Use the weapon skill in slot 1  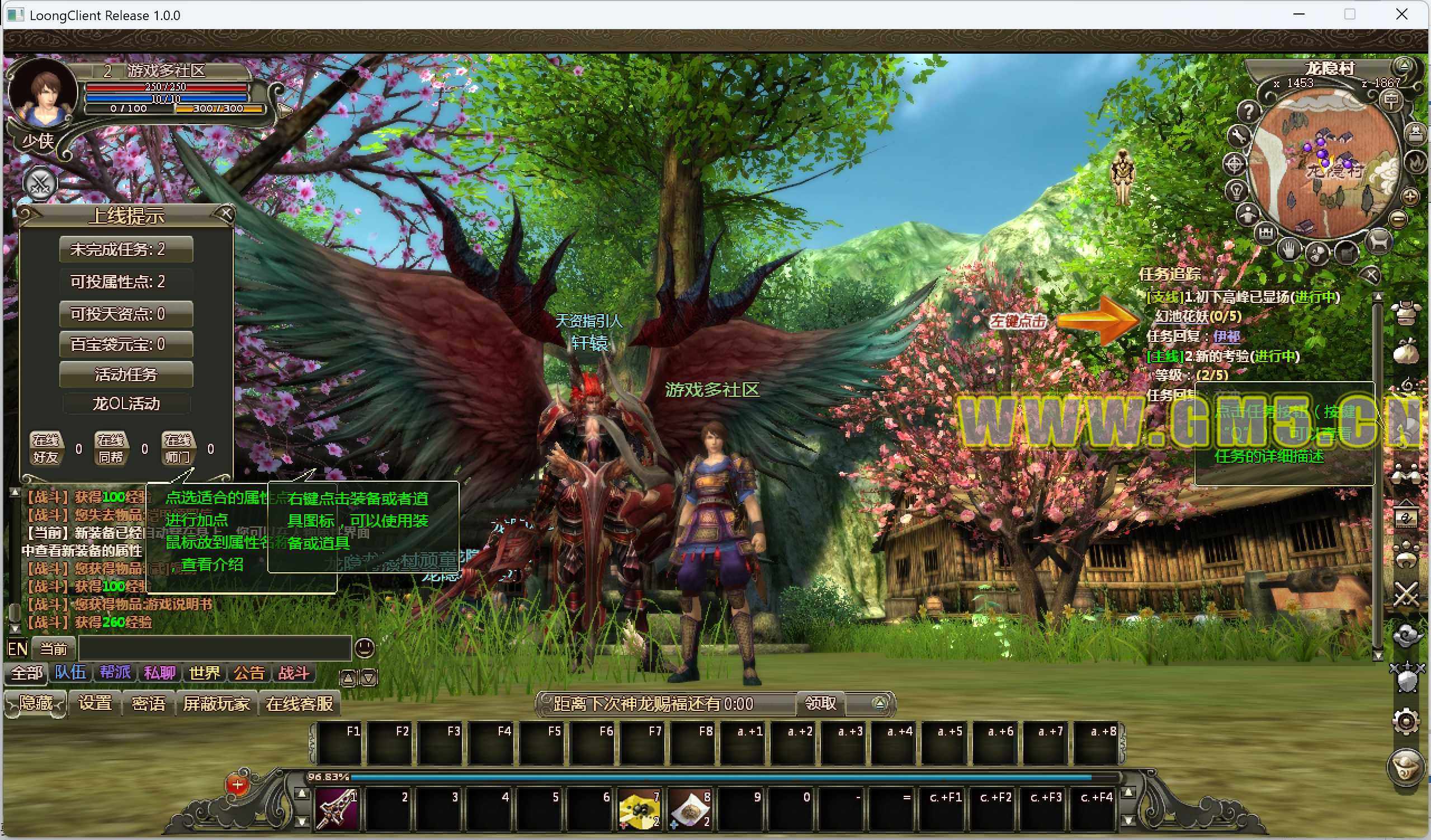point(336,808)
